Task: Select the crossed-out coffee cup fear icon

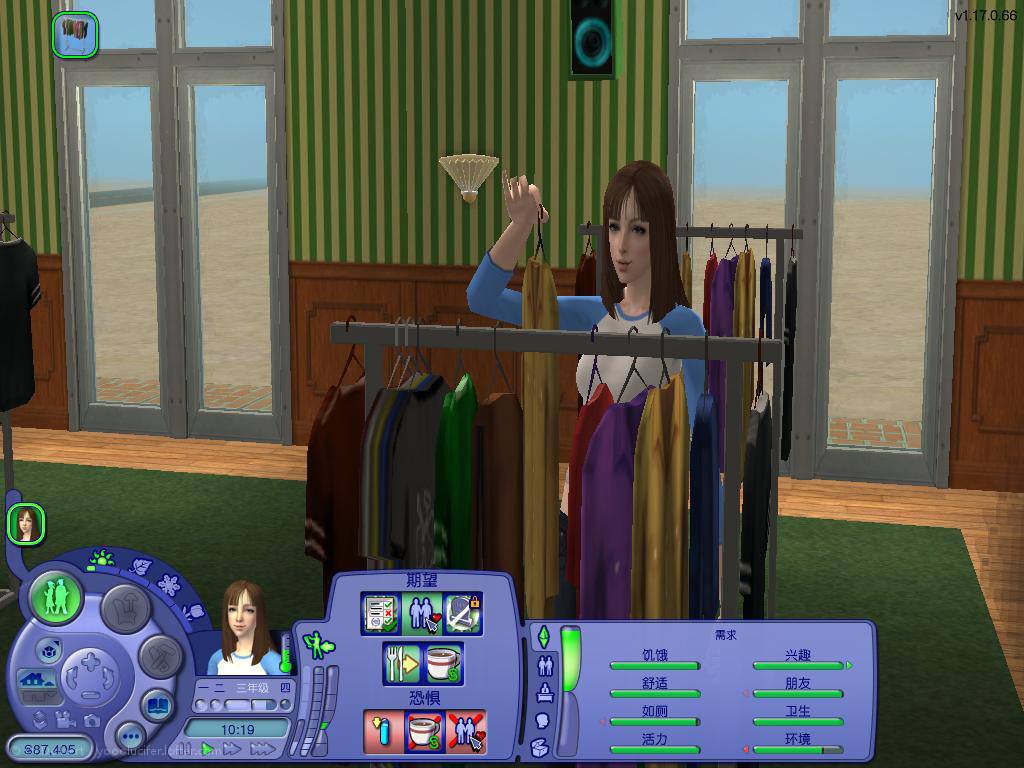Action: [x=422, y=731]
